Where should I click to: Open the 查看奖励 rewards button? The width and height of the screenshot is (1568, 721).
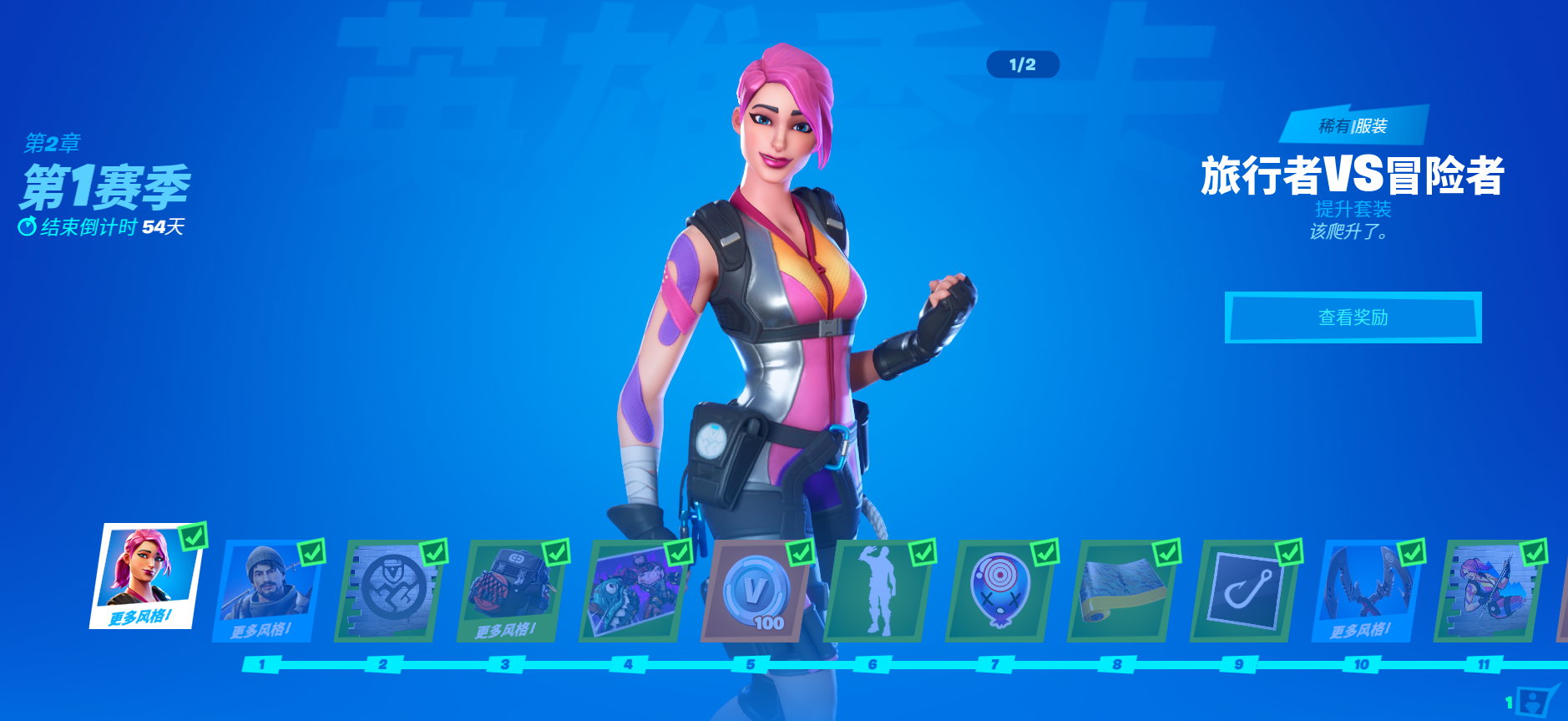coord(1353,317)
